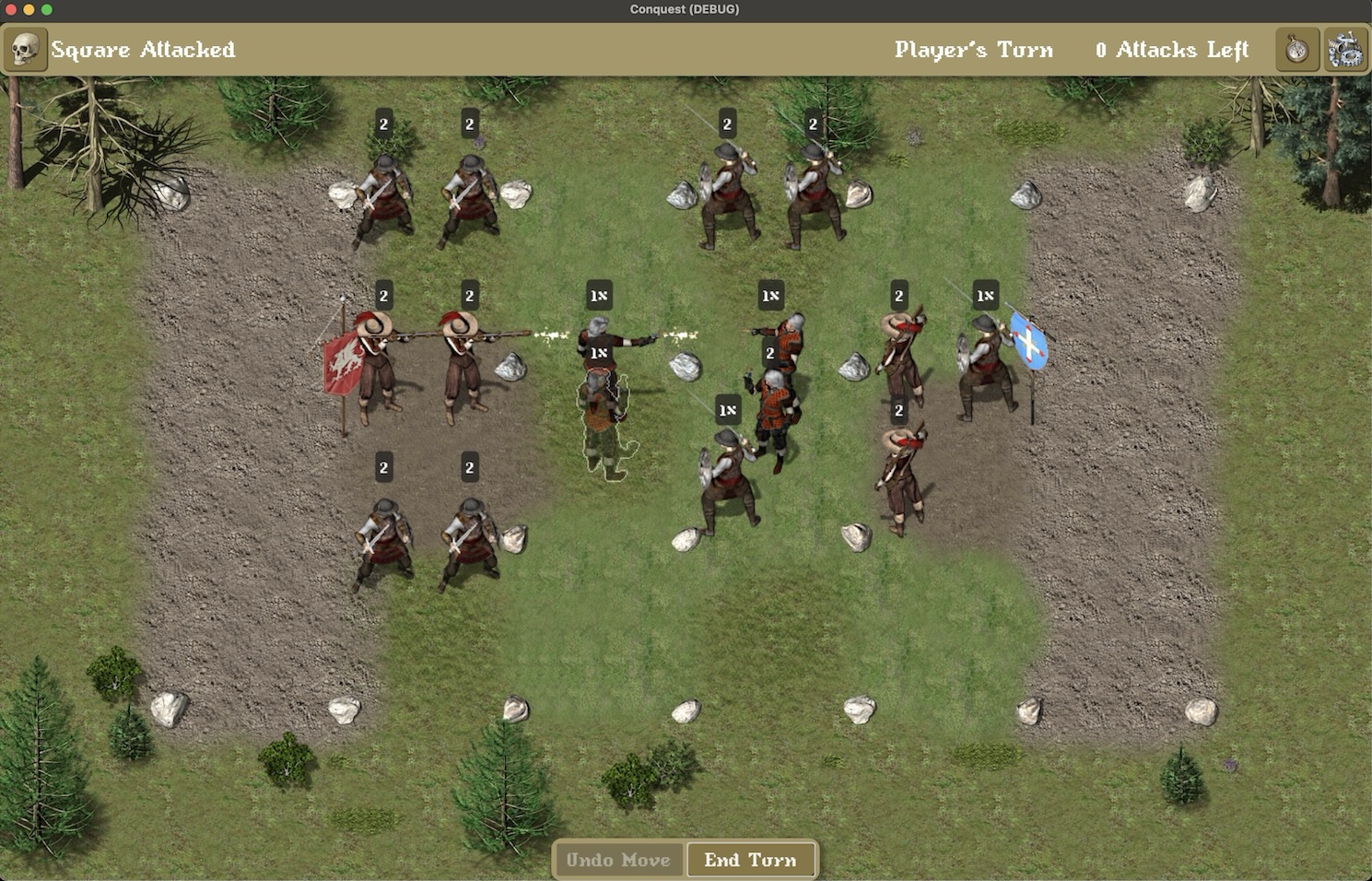1372x881 pixels.
Task: Close the Conquest window
Action: [x=11, y=9]
